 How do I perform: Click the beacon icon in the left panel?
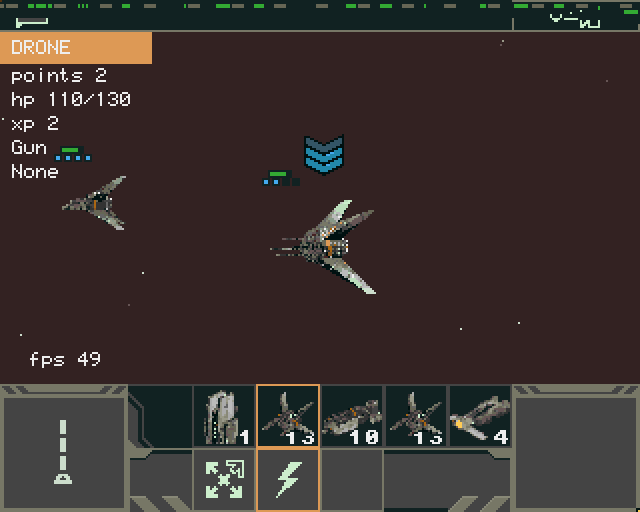point(63,452)
